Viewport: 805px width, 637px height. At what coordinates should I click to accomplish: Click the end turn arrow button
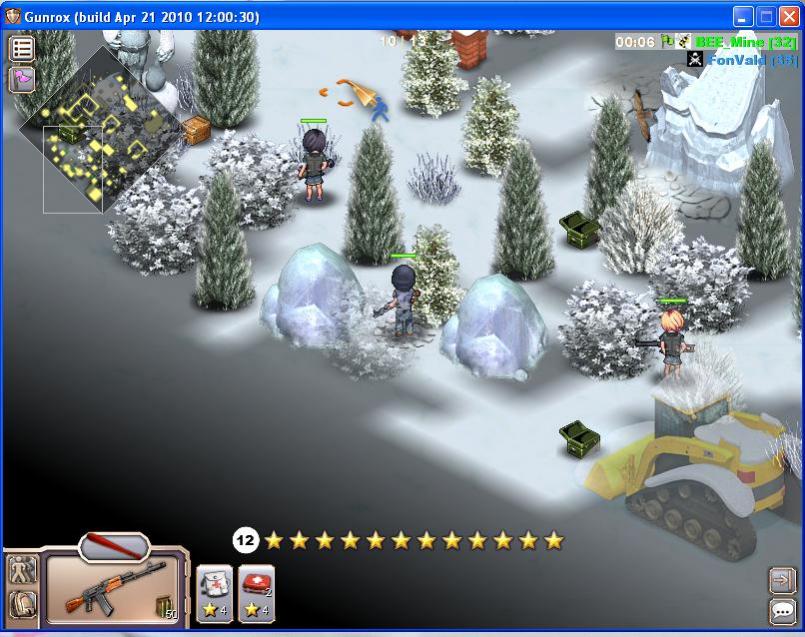tap(781, 580)
